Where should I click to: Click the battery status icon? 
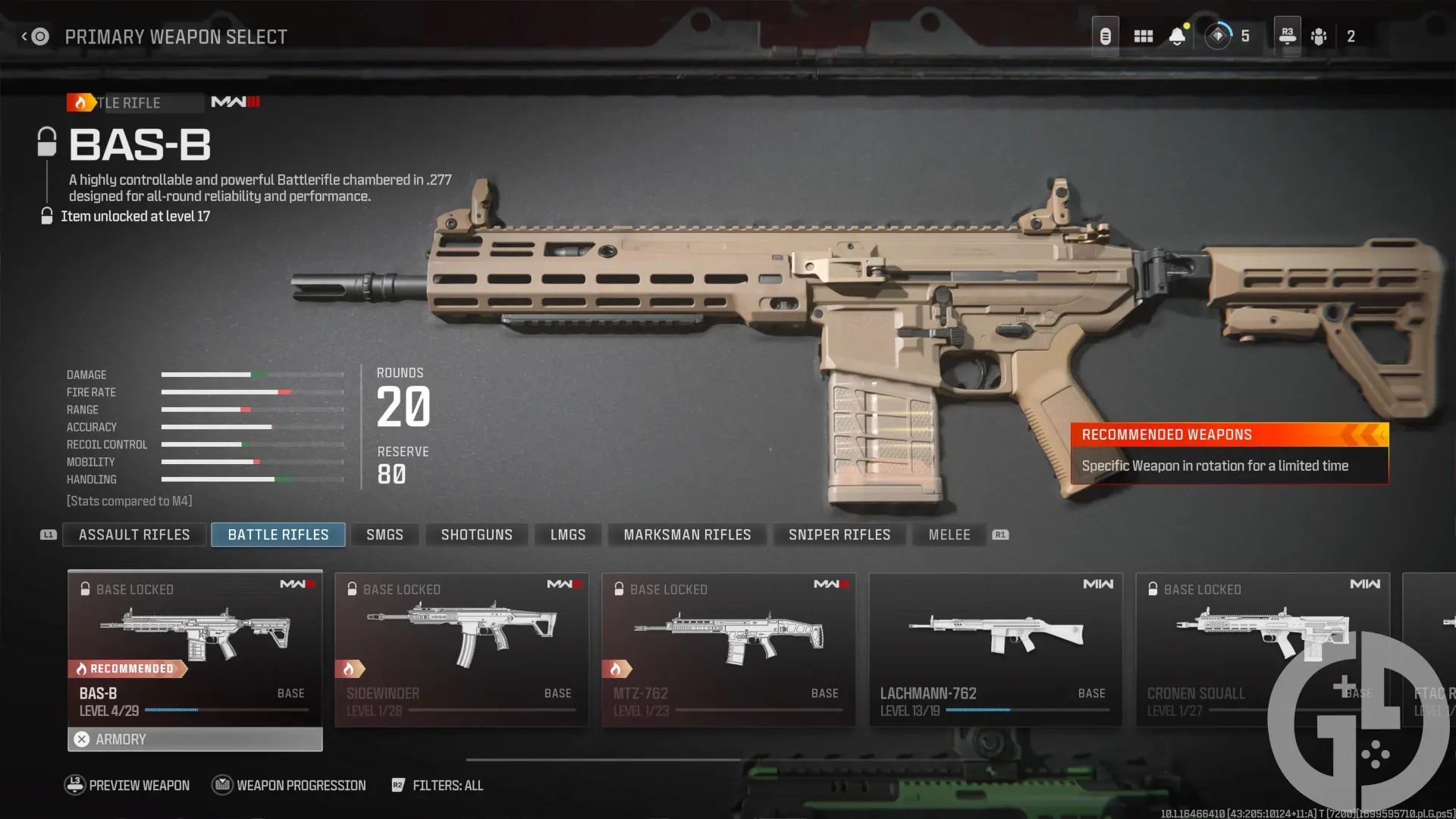(1105, 35)
